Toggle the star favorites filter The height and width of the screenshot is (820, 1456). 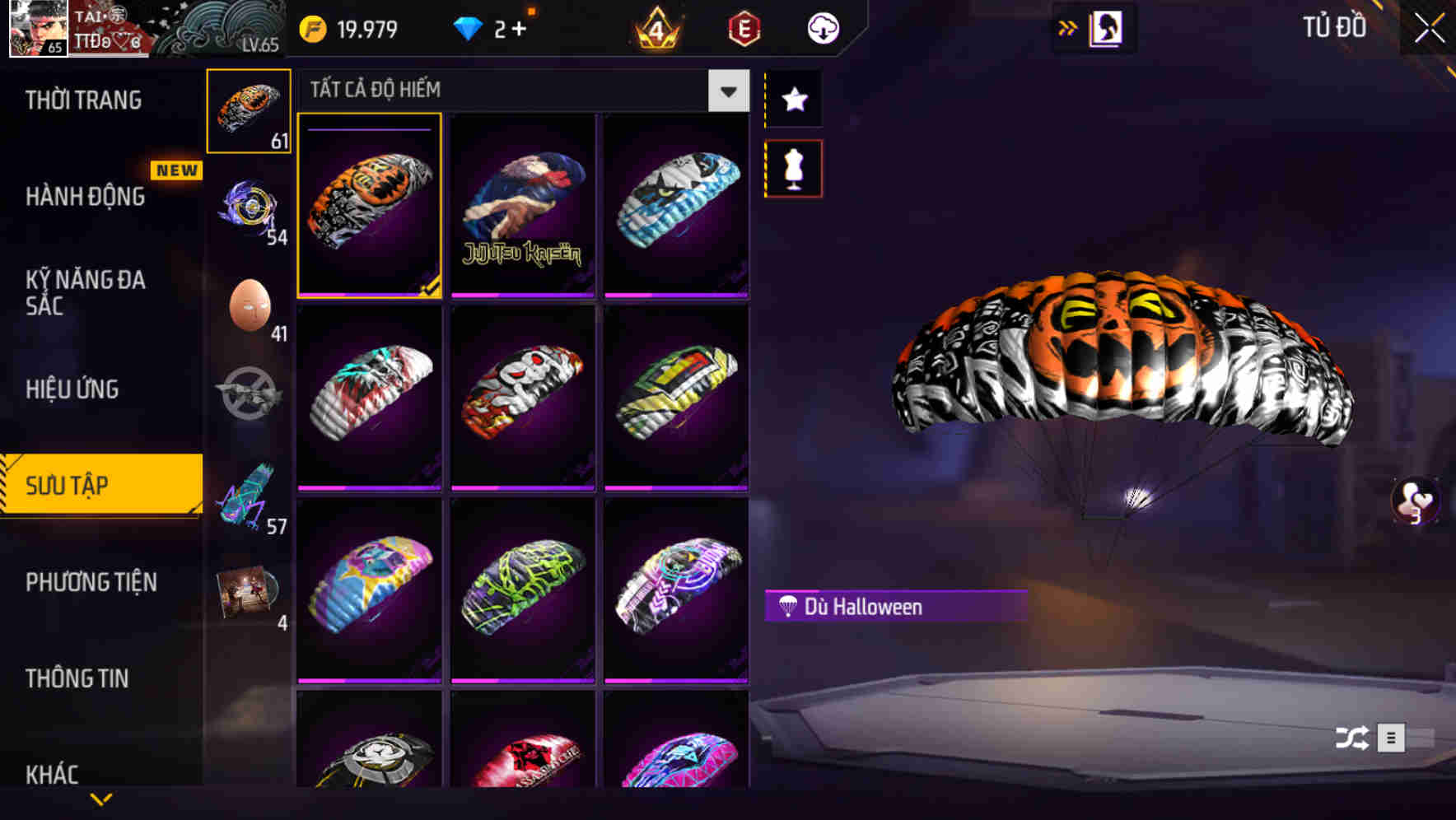click(x=793, y=99)
